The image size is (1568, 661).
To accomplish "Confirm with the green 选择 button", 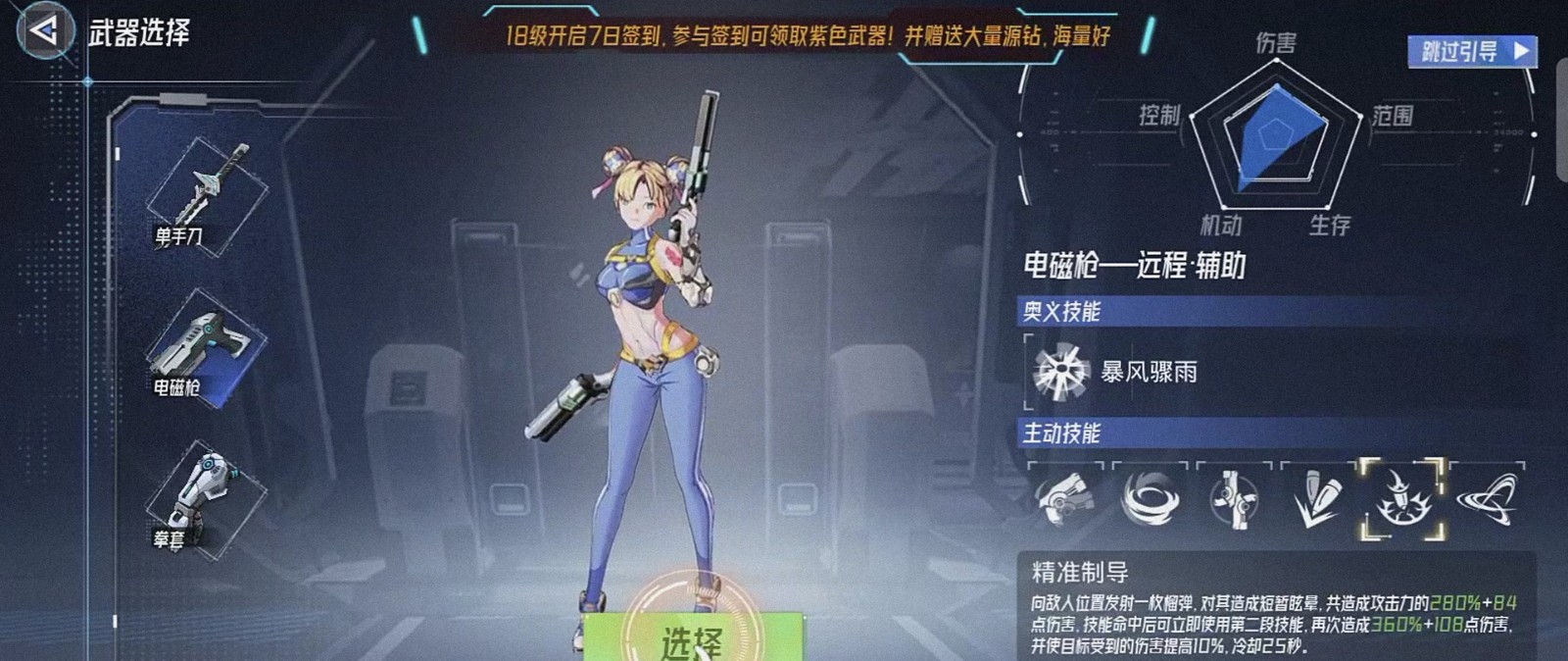I will pos(692,638).
